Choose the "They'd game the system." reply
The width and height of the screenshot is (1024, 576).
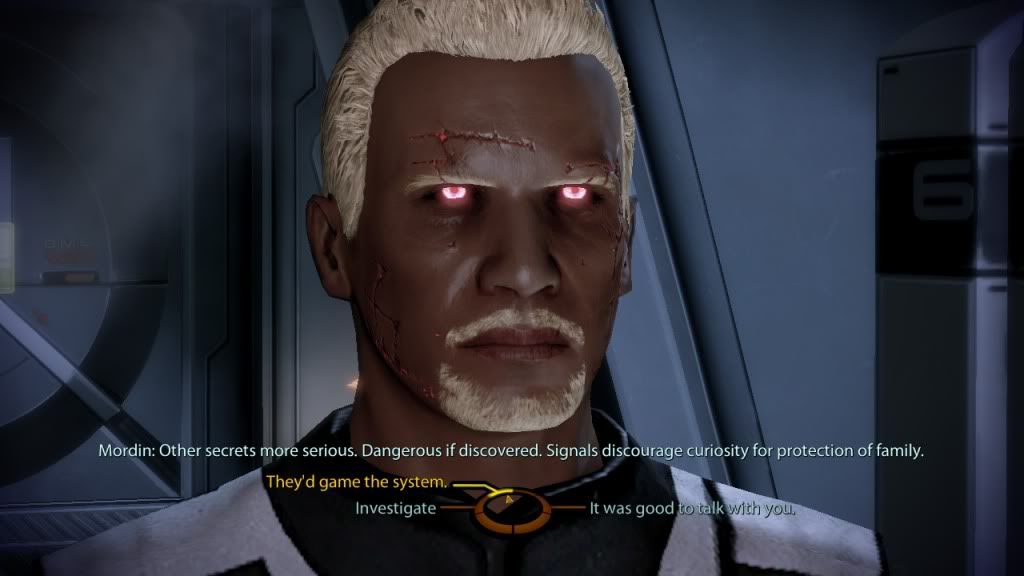point(356,483)
